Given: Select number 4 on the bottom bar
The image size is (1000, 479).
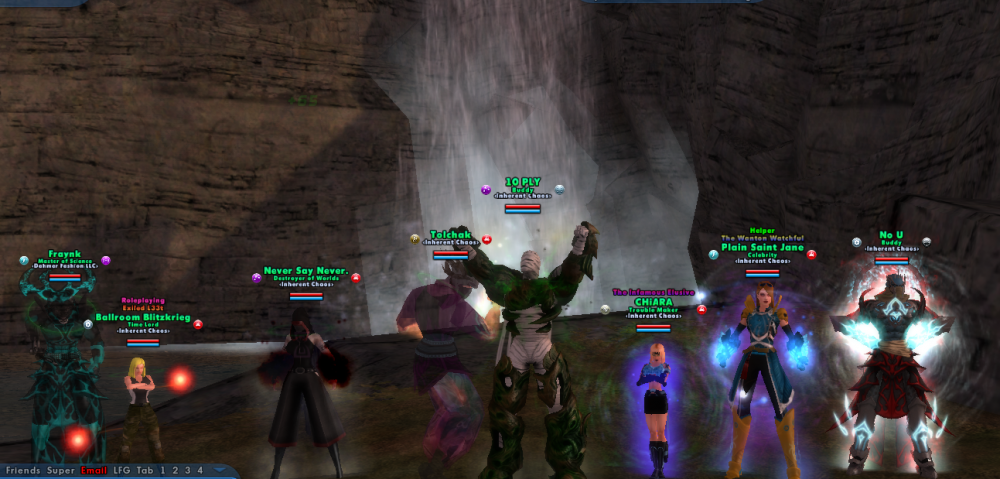Looking at the screenshot, I should click(x=199, y=470).
